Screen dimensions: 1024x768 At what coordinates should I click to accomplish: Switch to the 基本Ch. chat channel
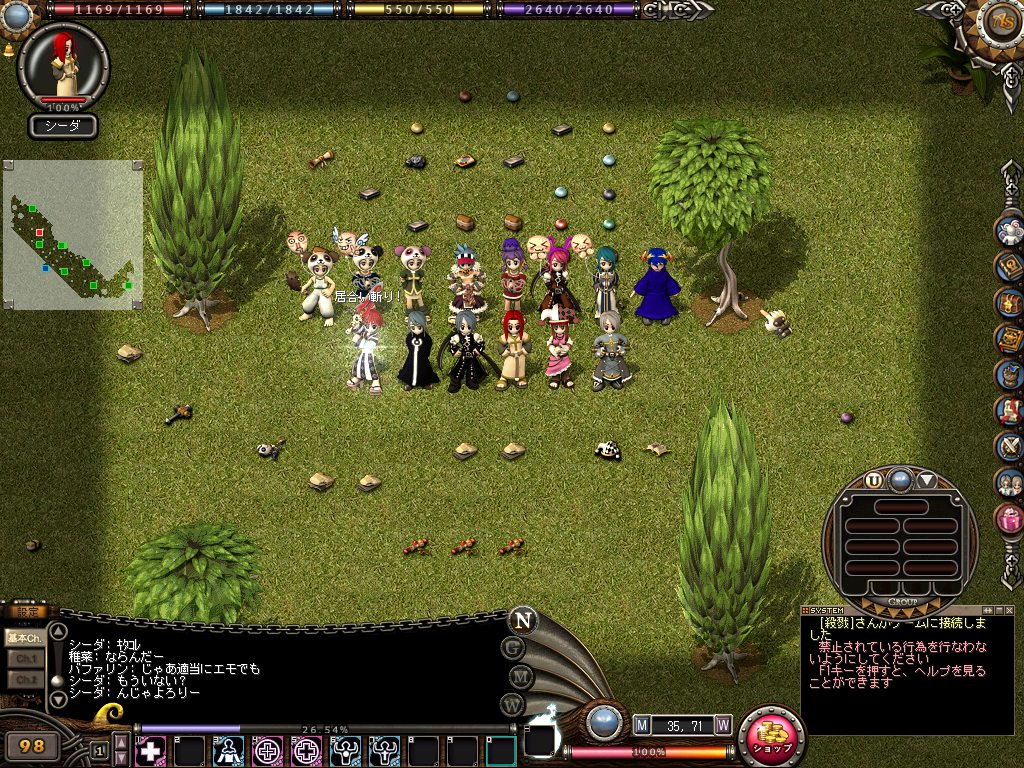24,637
